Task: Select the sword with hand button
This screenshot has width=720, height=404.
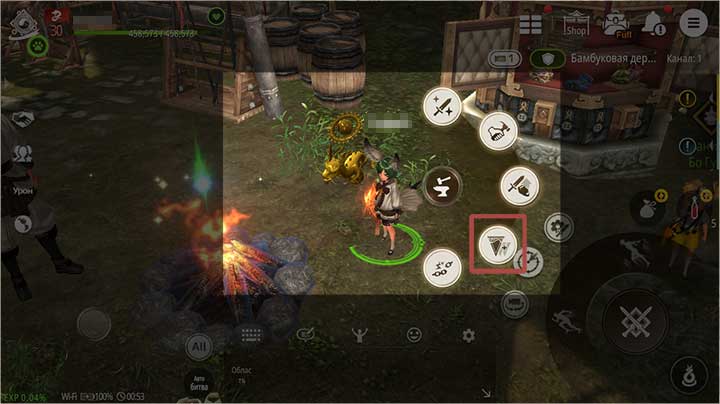Action: [519, 186]
